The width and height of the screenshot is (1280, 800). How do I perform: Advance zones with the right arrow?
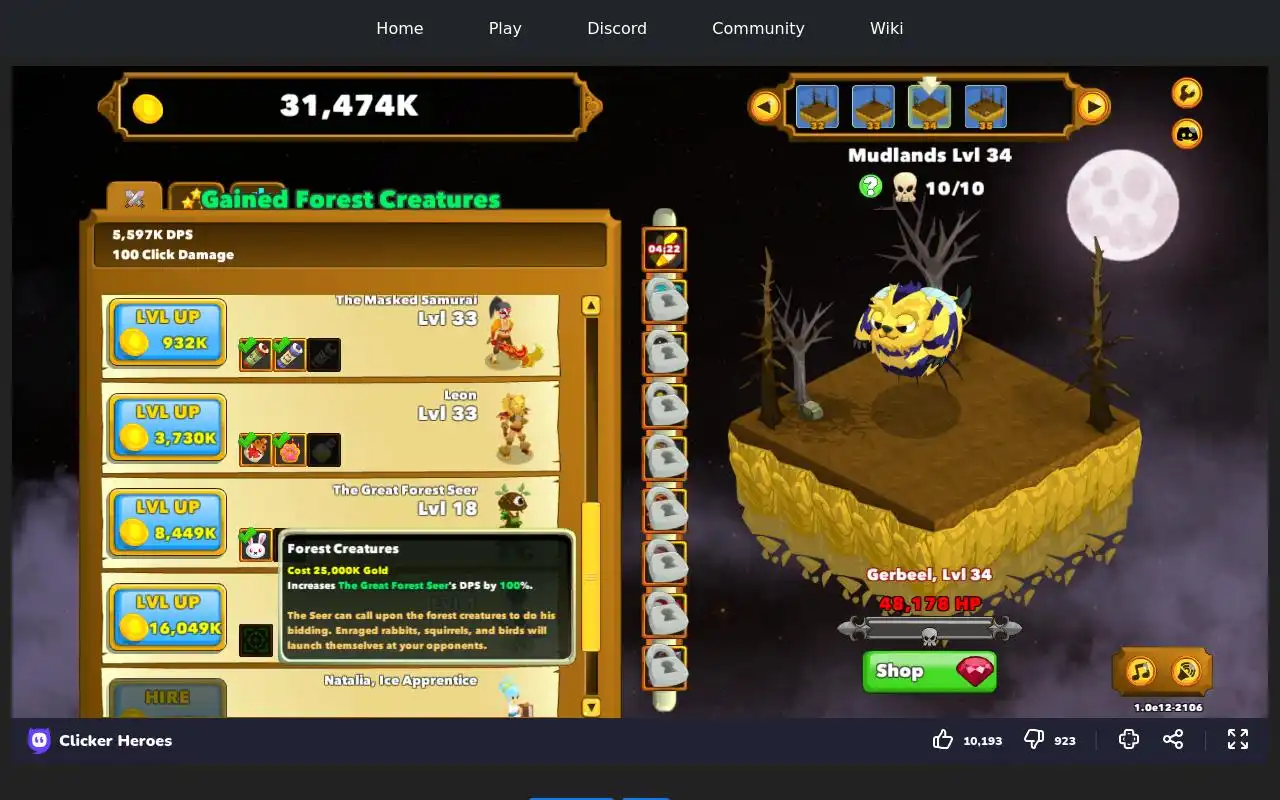click(x=1093, y=106)
